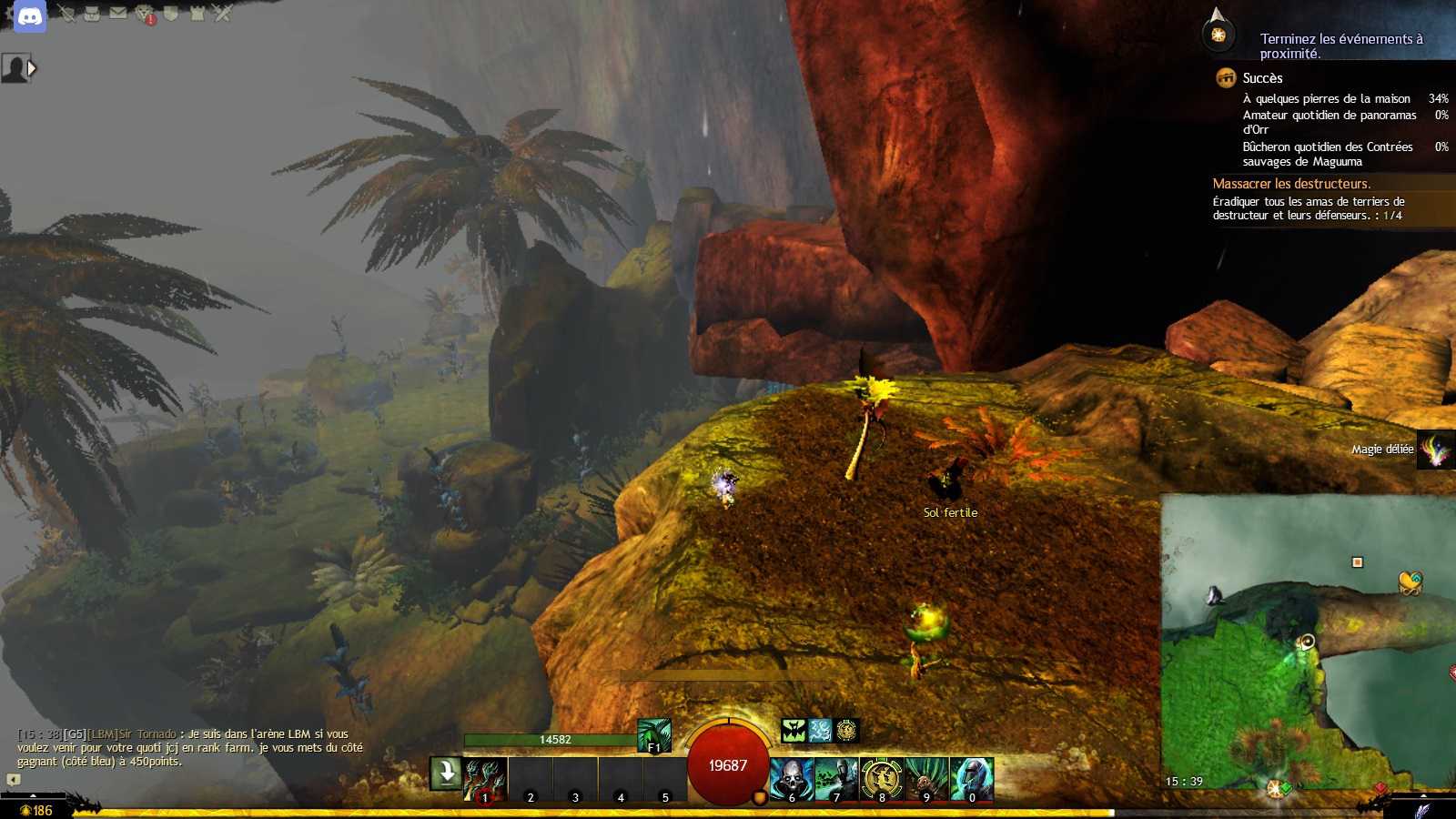The width and height of the screenshot is (1456, 819).
Task: Select the 'Massacrer les destructeurs' event entry
Action: coord(1291,184)
